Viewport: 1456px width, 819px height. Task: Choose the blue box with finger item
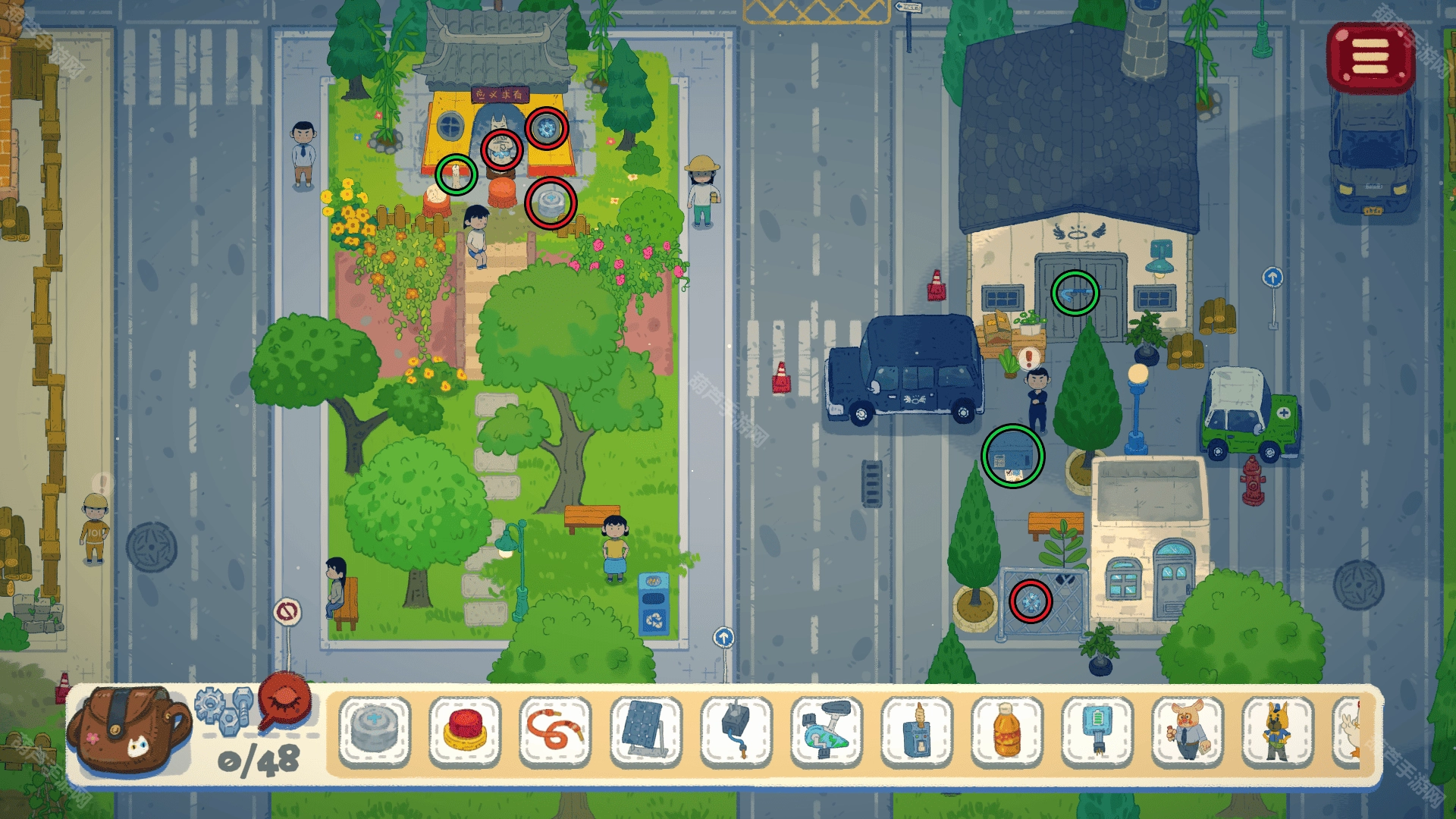click(917, 731)
